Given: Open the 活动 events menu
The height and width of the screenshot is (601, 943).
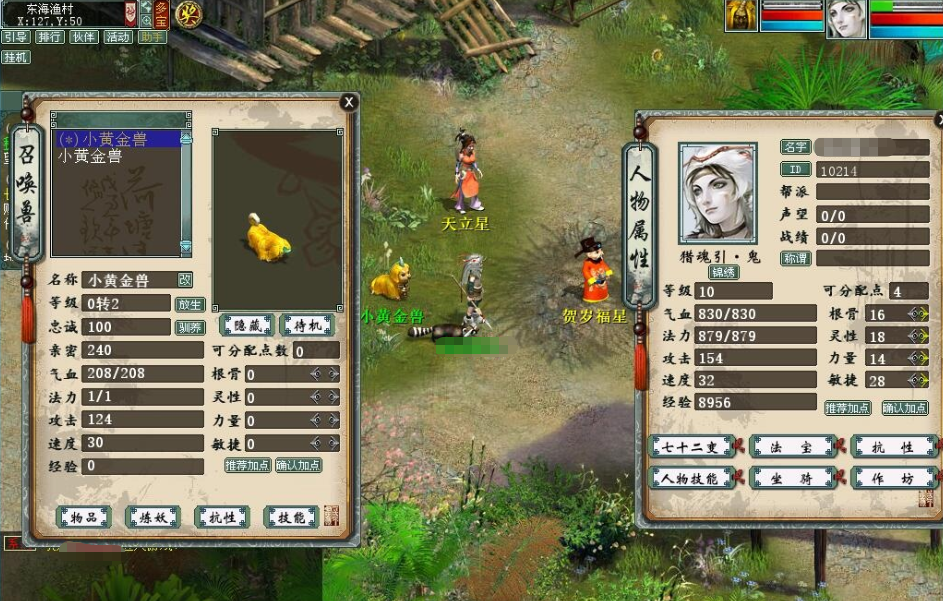Looking at the screenshot, I should pos(118,37).
